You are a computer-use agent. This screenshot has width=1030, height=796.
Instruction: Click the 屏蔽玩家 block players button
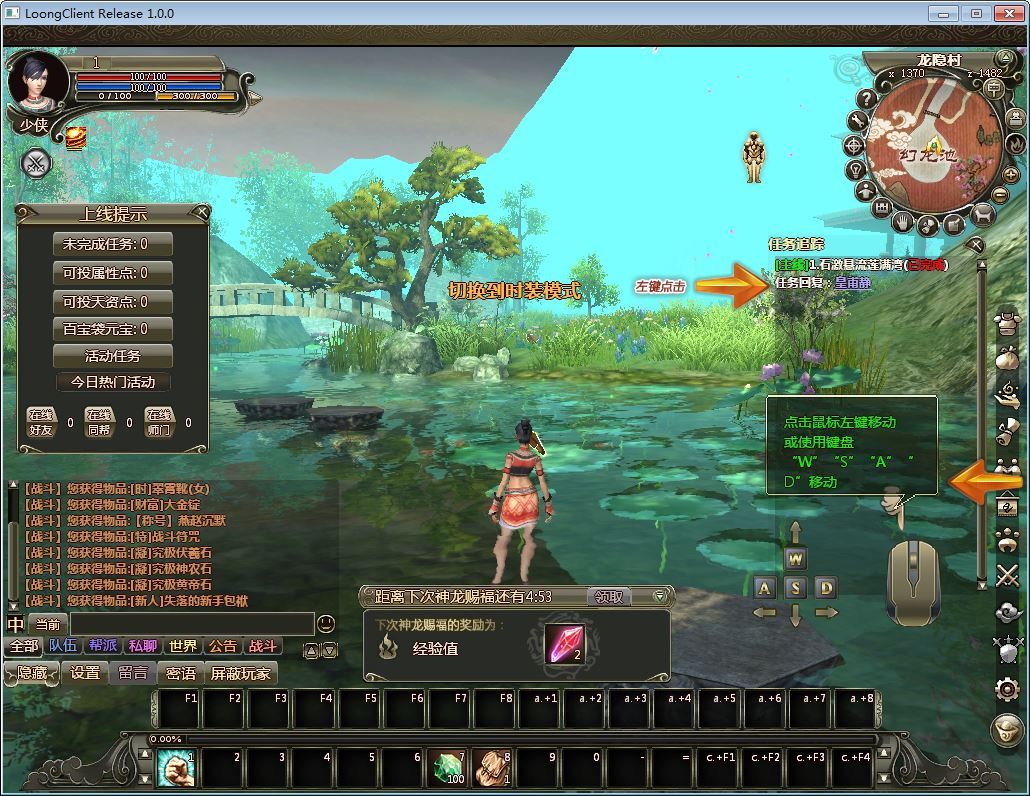coord(240,673)
